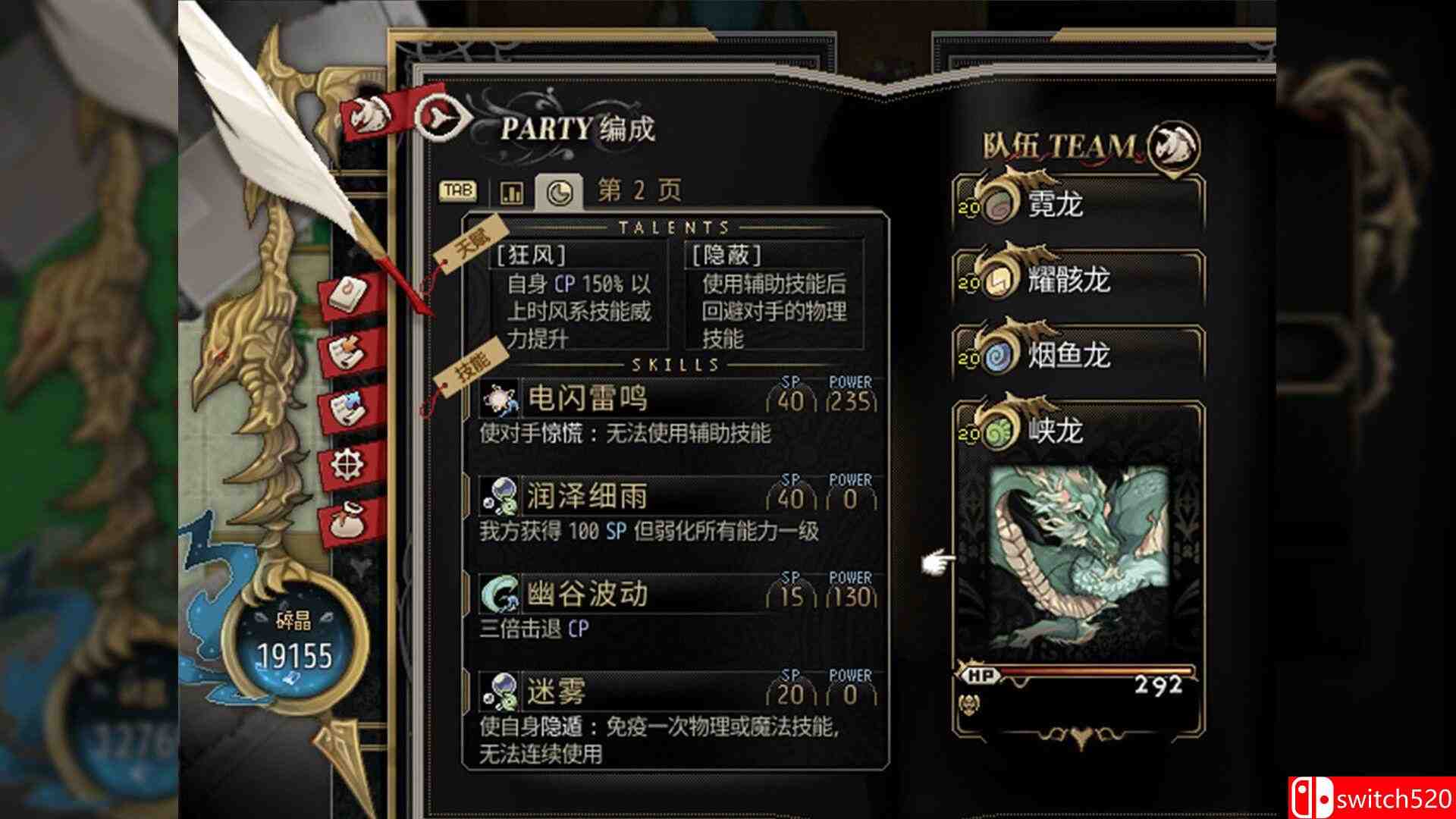Expand the clock tab showing 第 2 页
The image size is (1456, 819).
(561, 190)
